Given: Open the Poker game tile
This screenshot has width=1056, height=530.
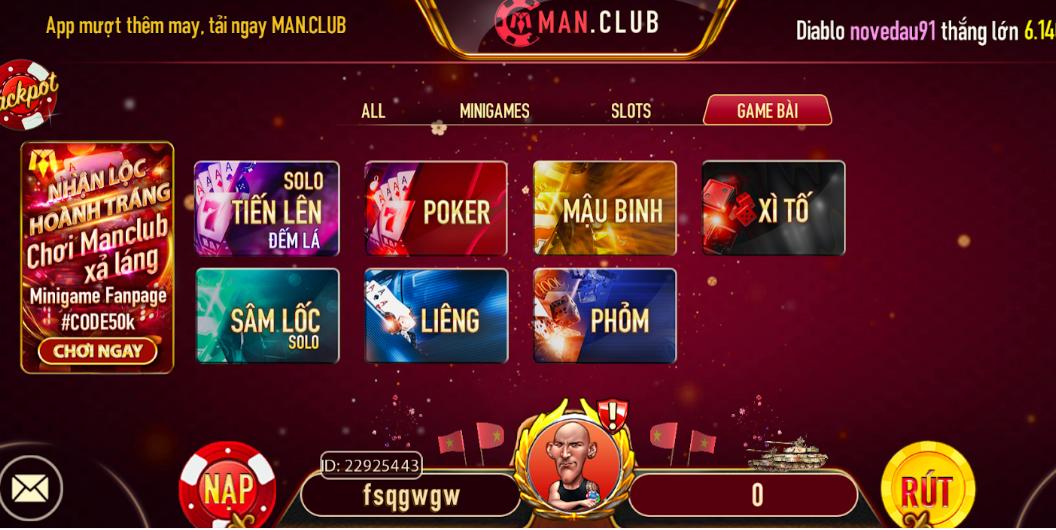Looking at the screenshot, I should coord(436,209).
